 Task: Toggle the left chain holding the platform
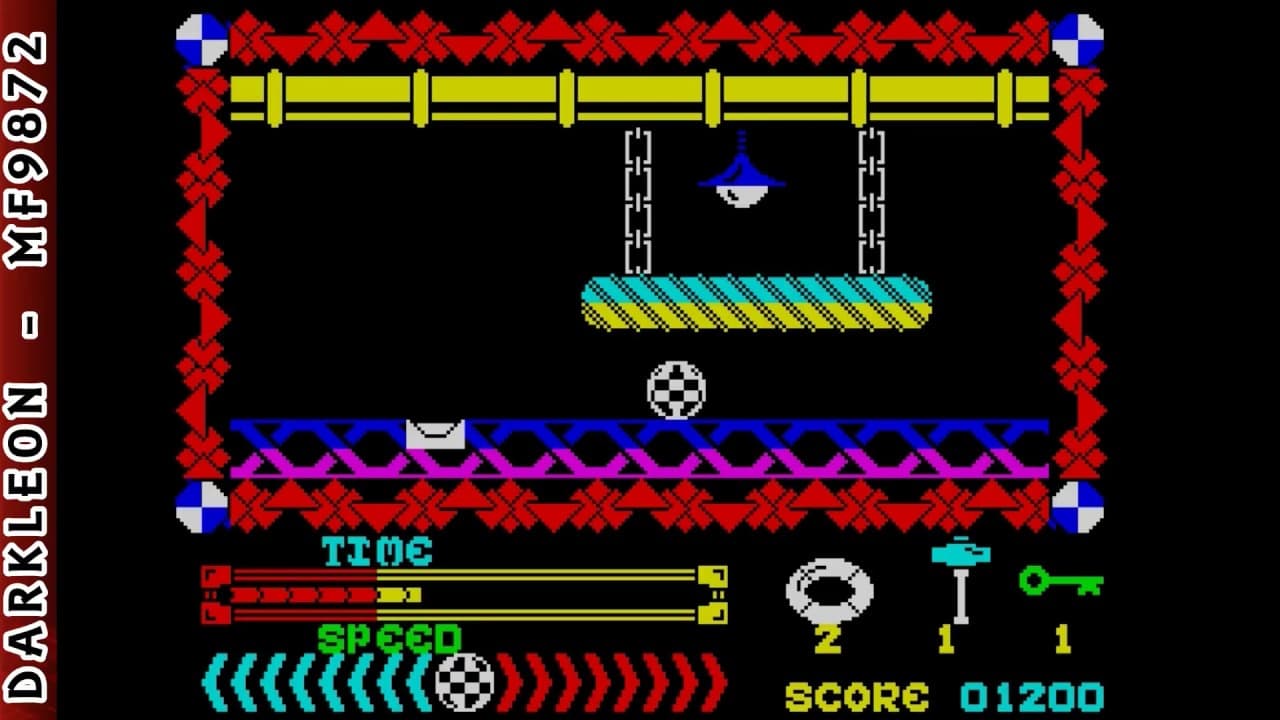[637, 200]
